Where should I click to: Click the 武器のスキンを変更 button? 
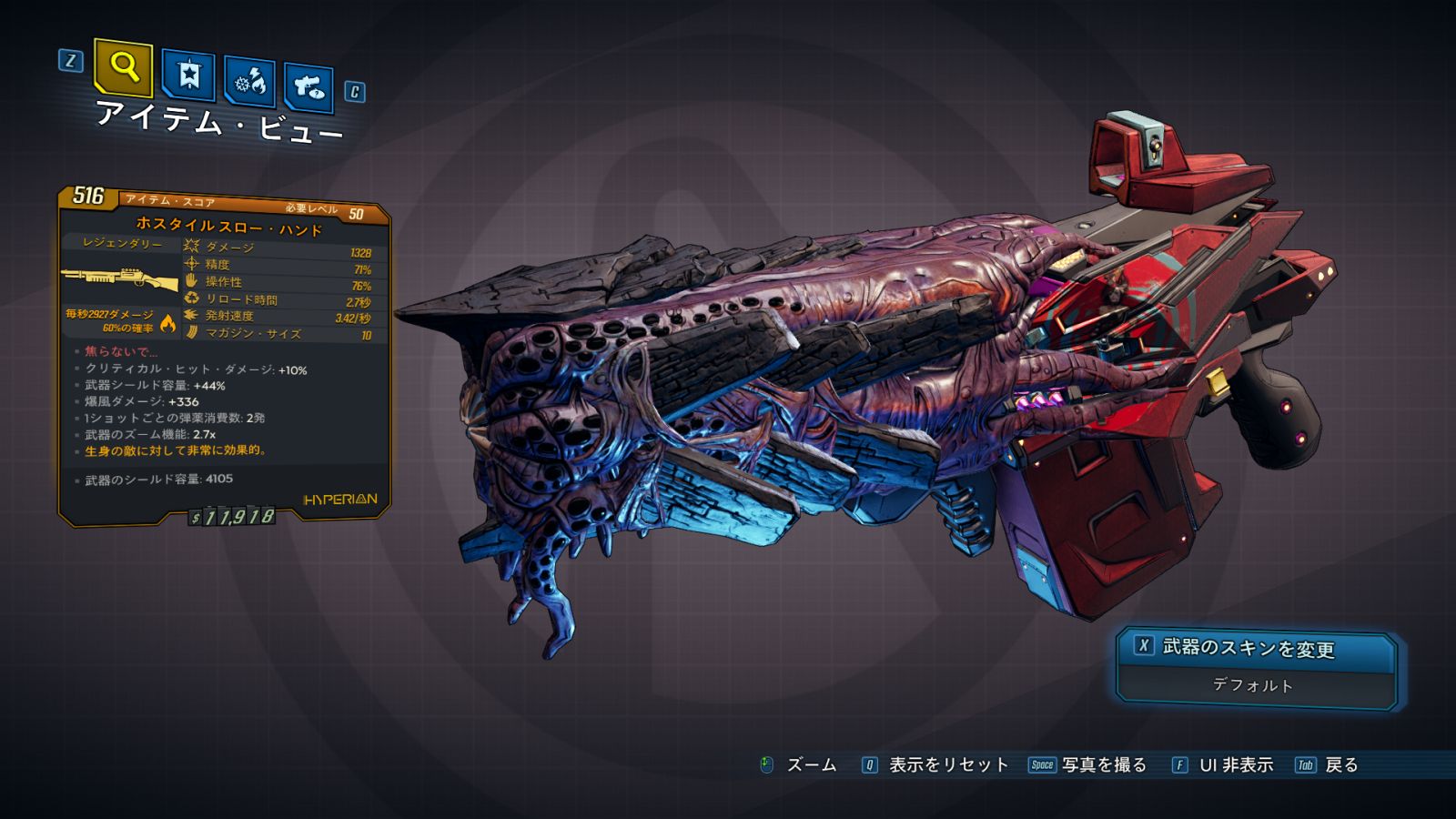[1255, 648]
